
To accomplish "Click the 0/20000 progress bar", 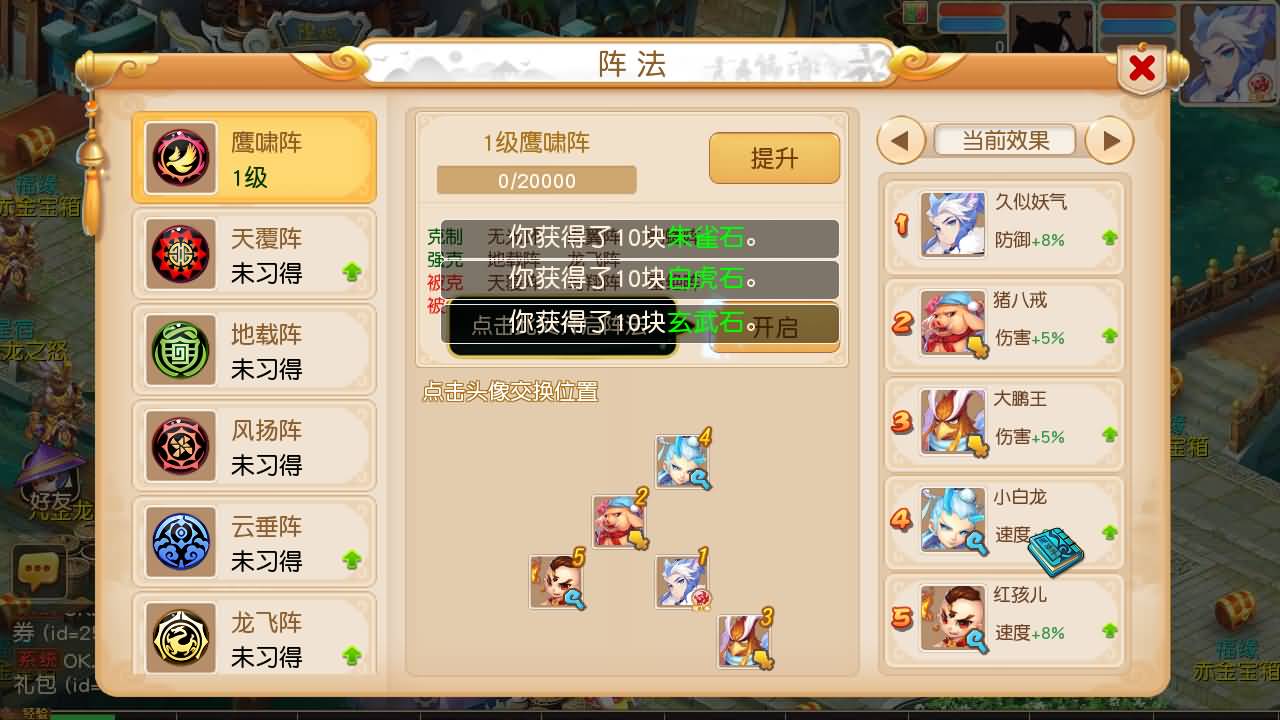I will (536, 180).
